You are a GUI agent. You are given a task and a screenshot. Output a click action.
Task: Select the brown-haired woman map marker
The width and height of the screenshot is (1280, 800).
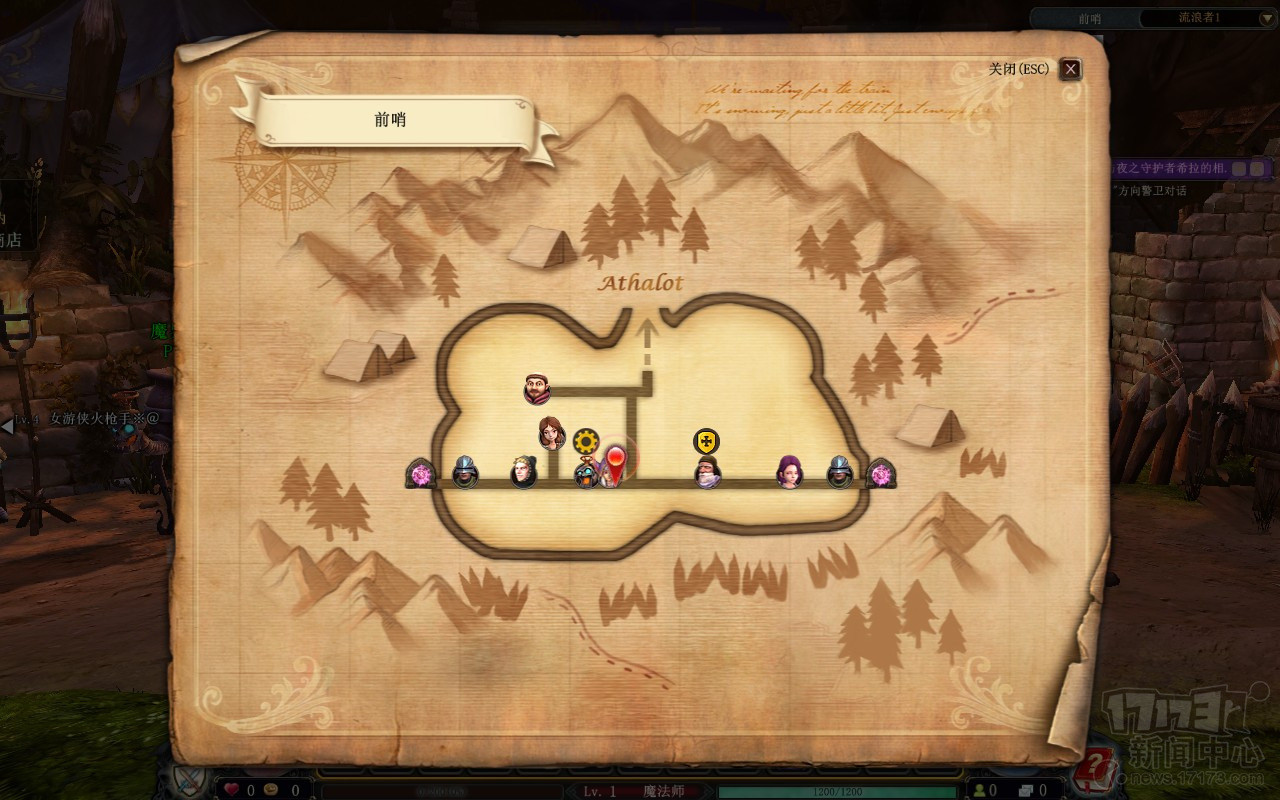click(552, 433)
